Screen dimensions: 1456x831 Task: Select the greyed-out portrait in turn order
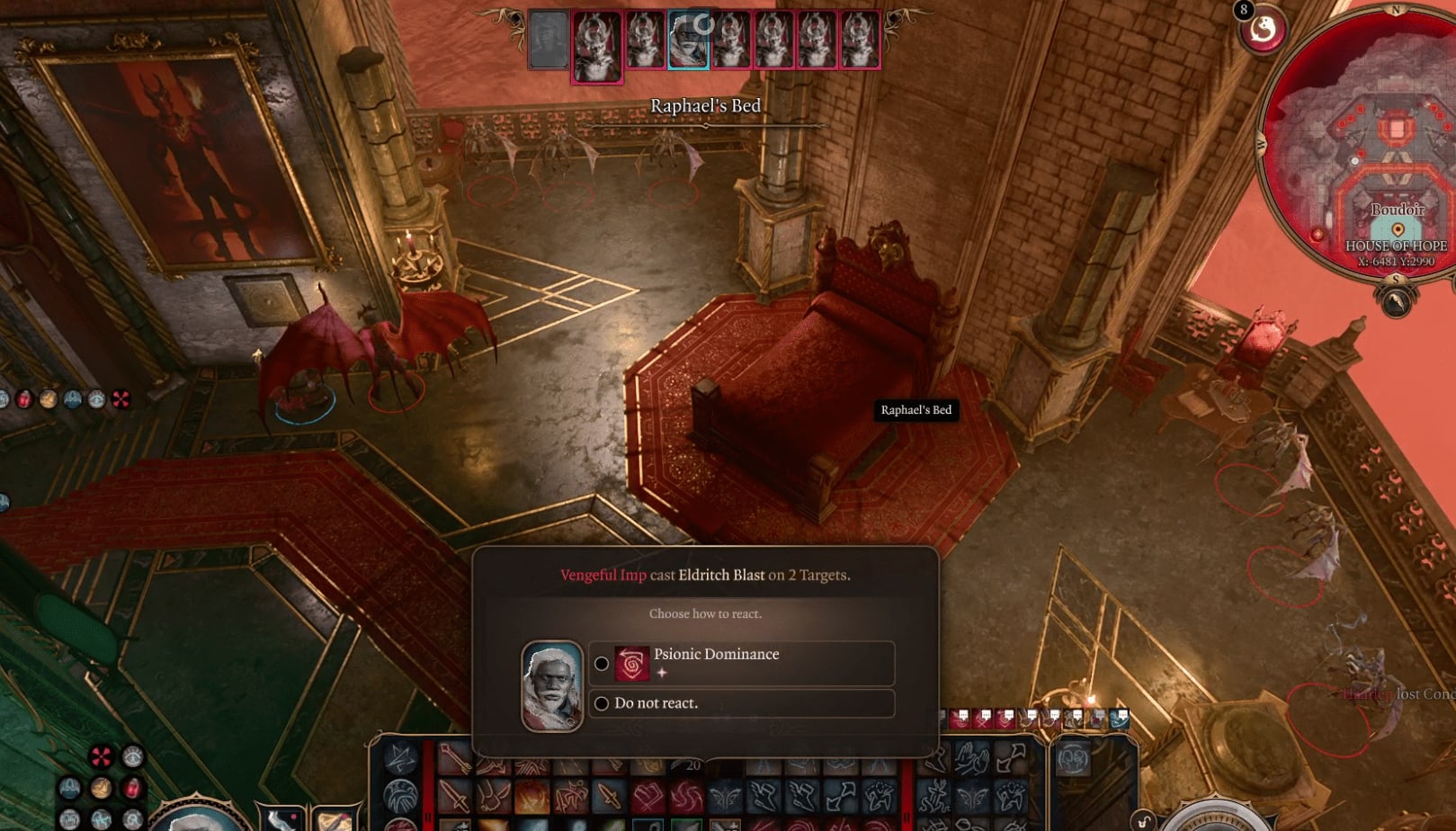[x=548, y=40]
